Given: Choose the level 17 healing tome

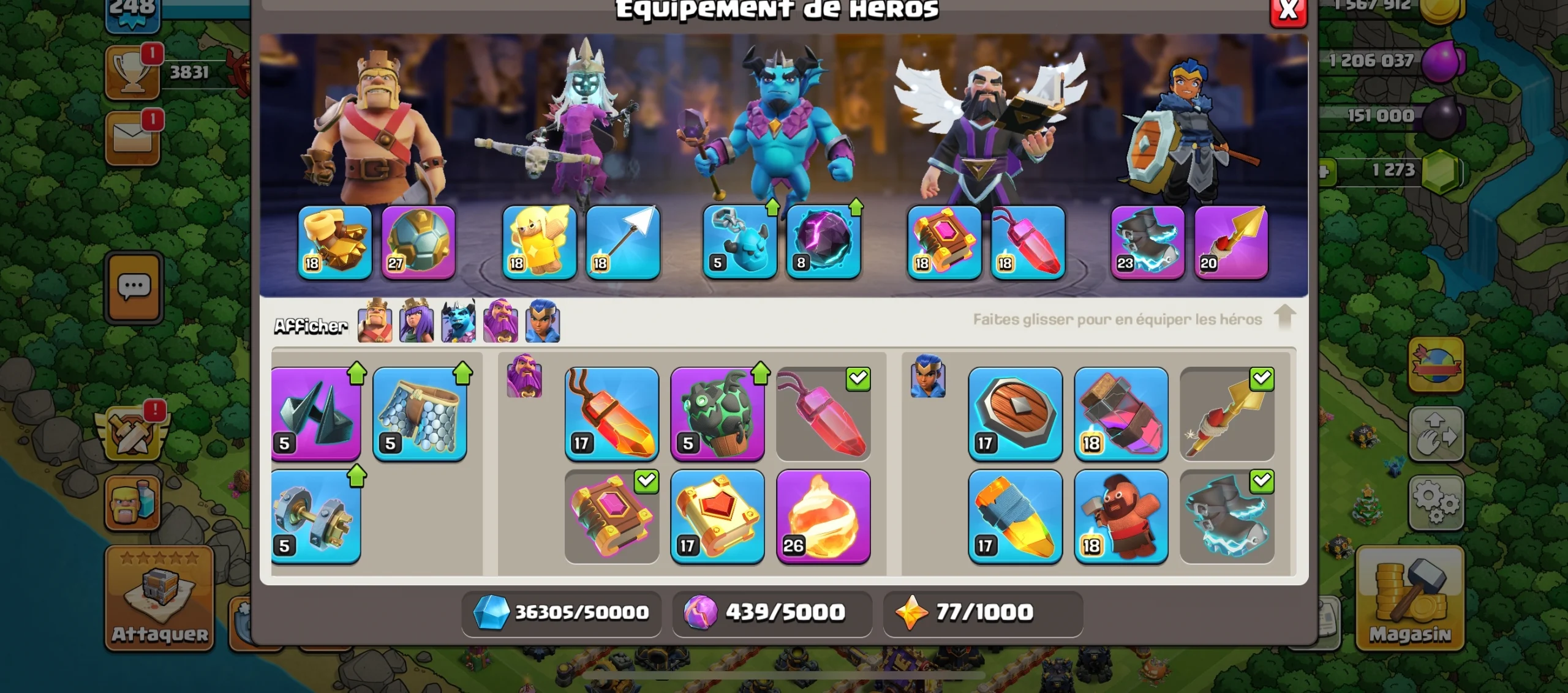Looking at the screenshot, I should 717,516.
